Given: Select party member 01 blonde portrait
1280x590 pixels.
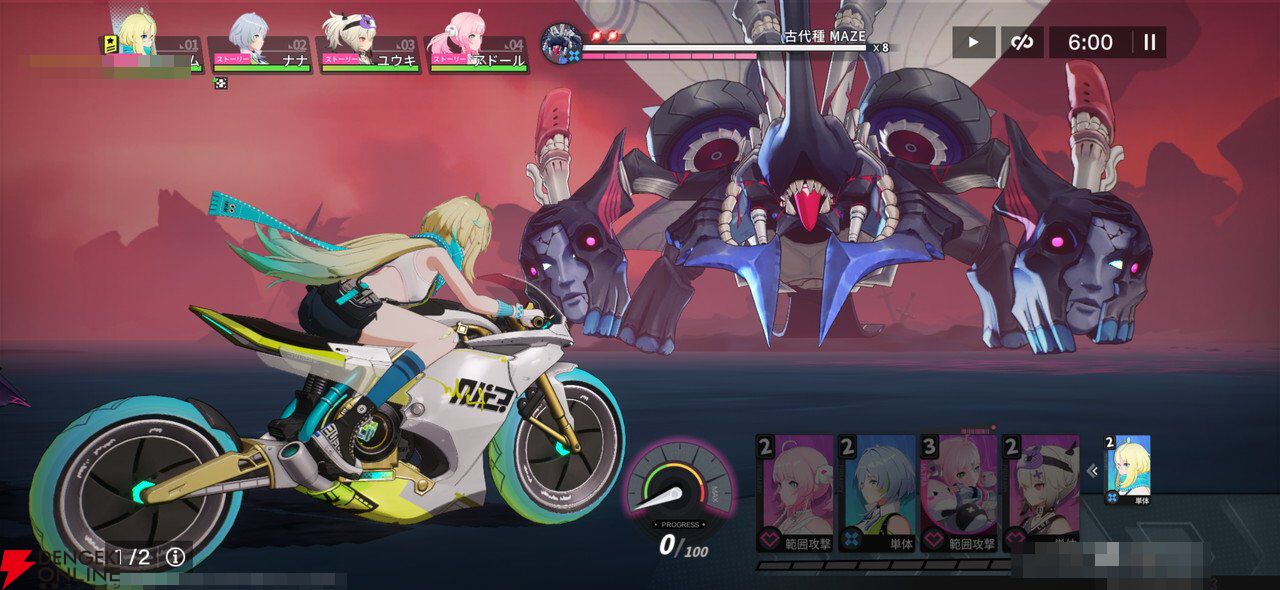Looking at the screenshot, I should tap(139, 38).
